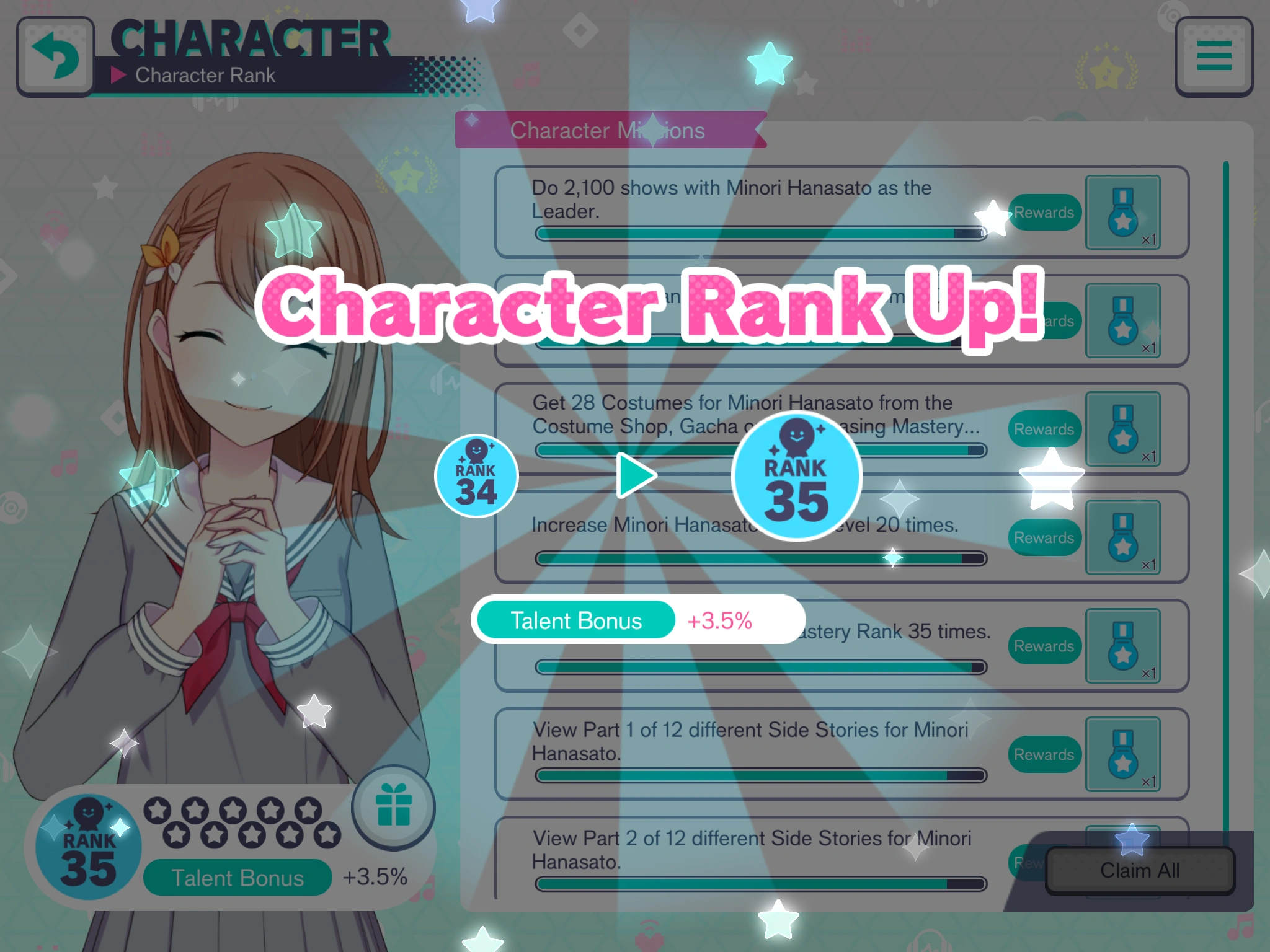The image size is (1270, 952).
Task: Open the hamburger menu in the top right
Action: [1213, 55]
